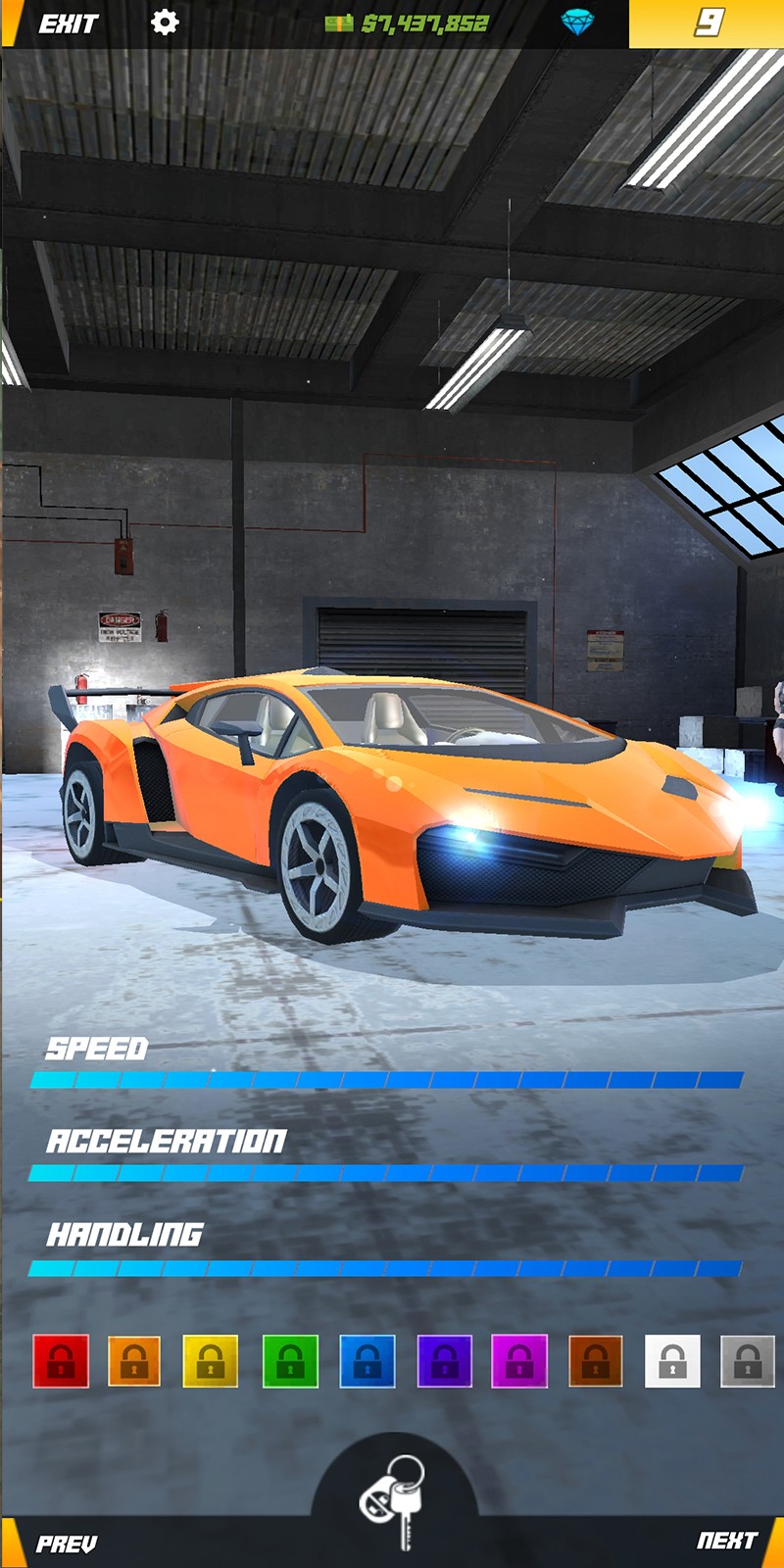Tap the blue diamond gem icon
This screenshot has width=784, height=1568.
[577, 23]
